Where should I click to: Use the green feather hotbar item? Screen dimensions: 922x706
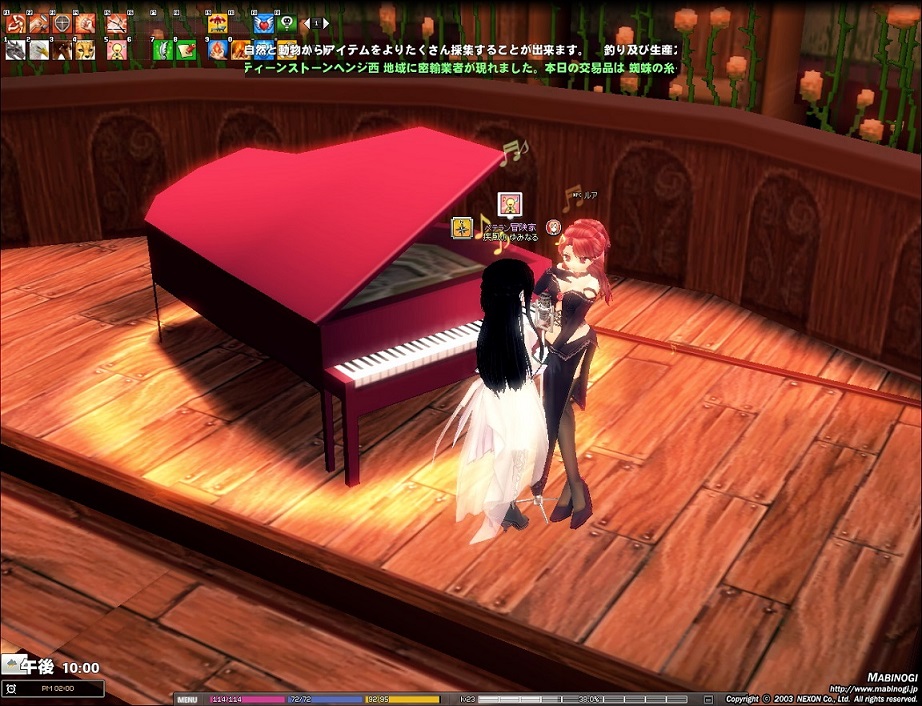click(162, 49)
